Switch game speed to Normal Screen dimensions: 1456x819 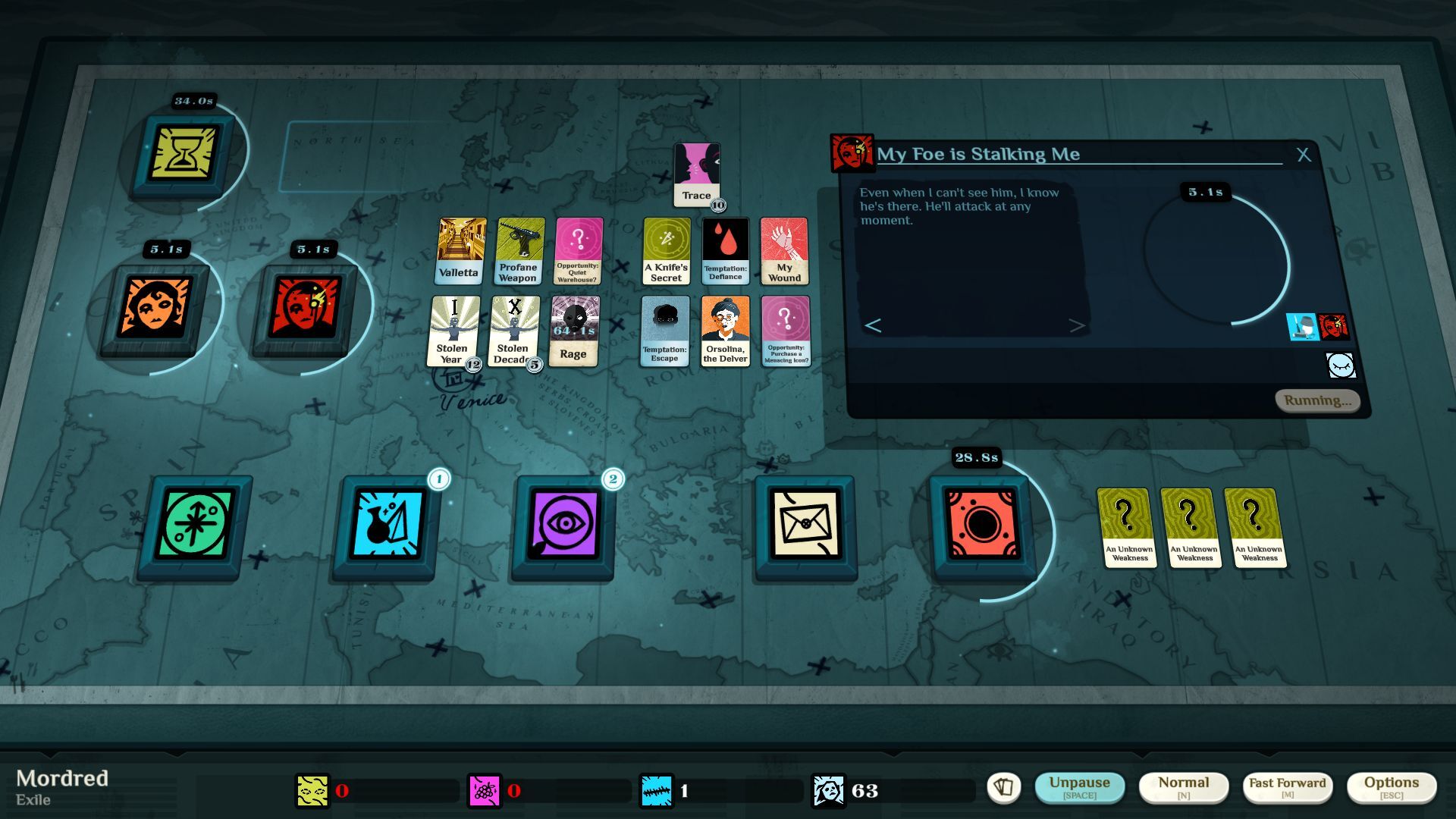[x=1184, y=786]
